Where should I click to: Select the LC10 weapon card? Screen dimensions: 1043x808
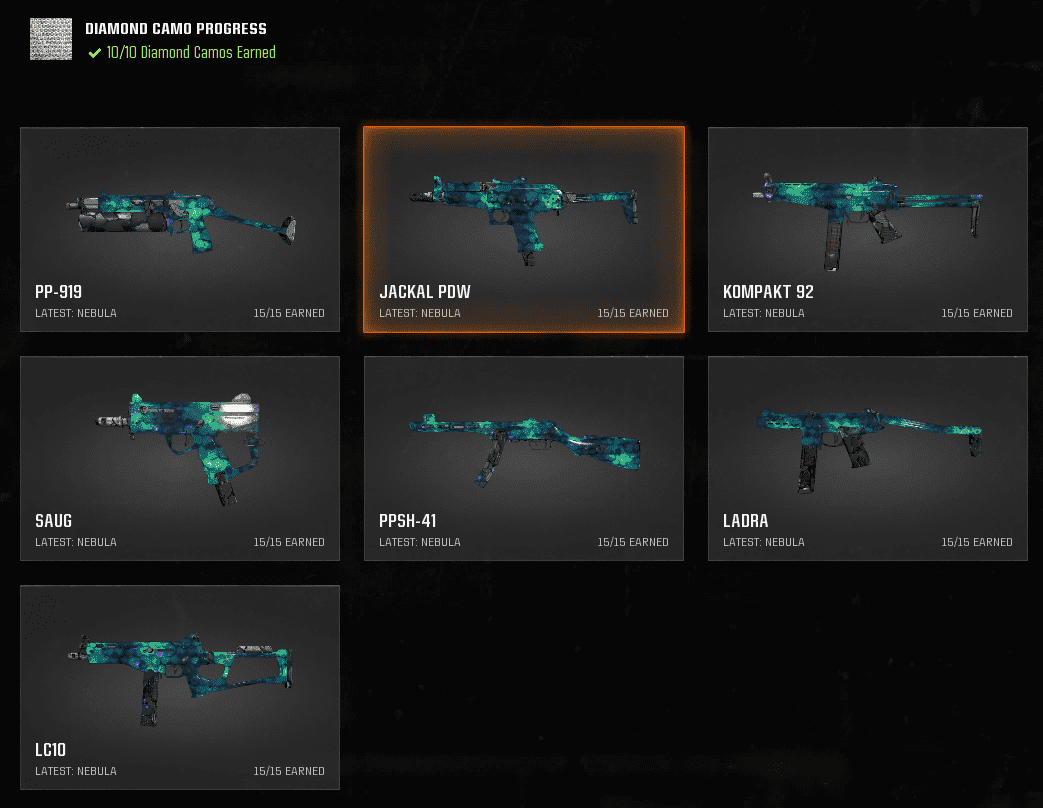click(x=180, y=687)
